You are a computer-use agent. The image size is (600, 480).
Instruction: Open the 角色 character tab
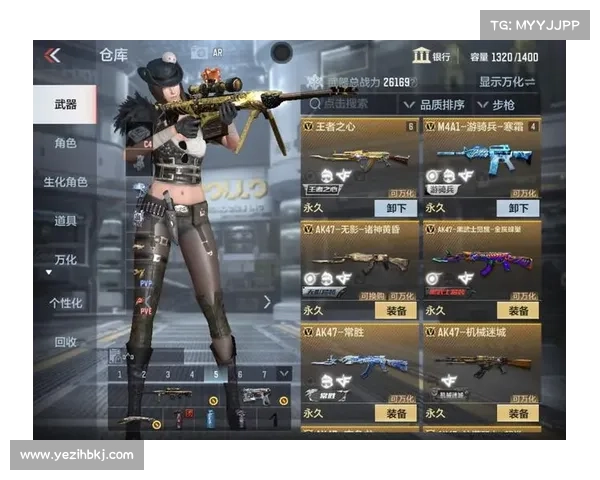65,143
